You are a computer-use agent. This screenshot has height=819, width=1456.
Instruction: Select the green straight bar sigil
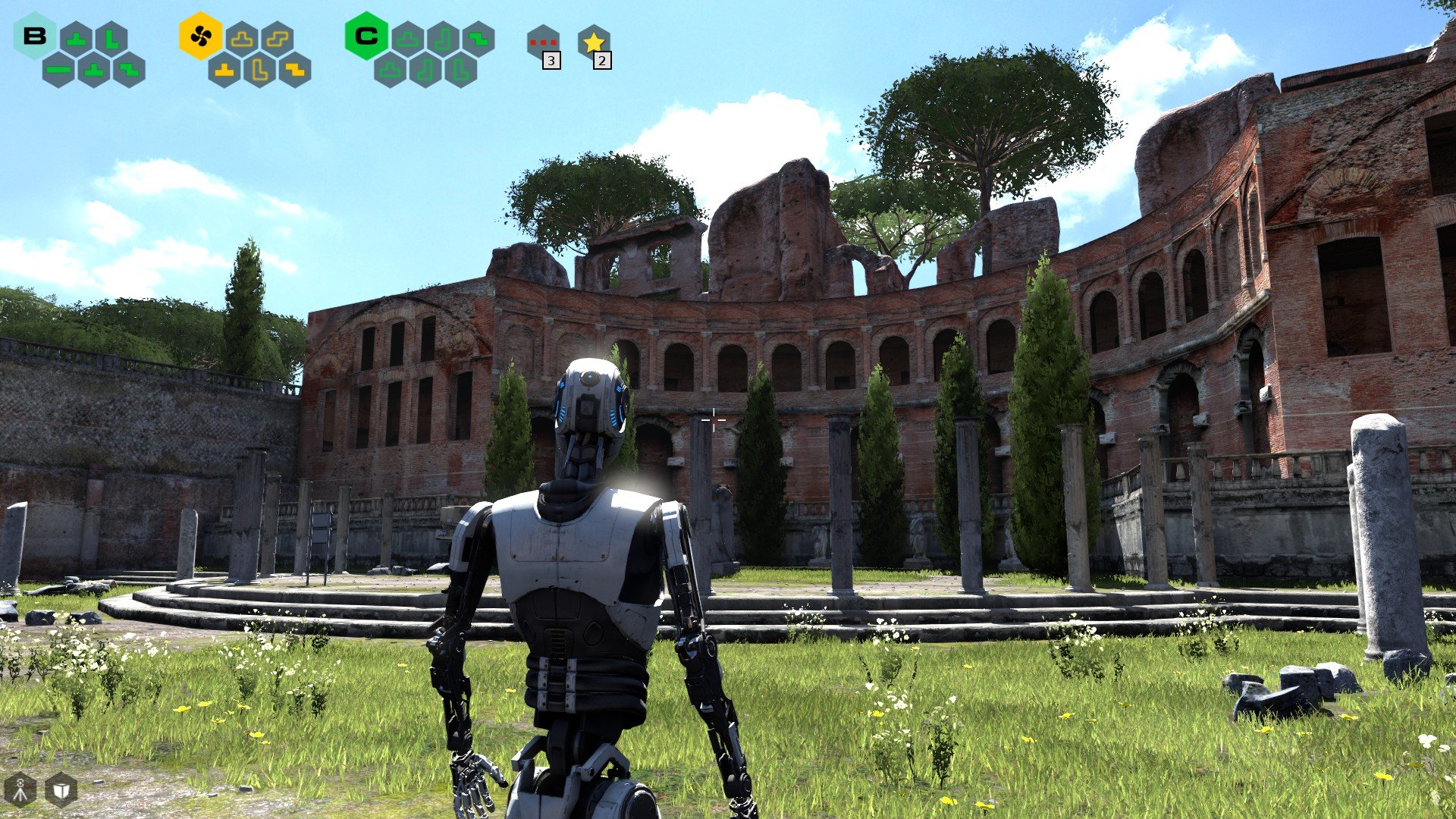(58, 71)
